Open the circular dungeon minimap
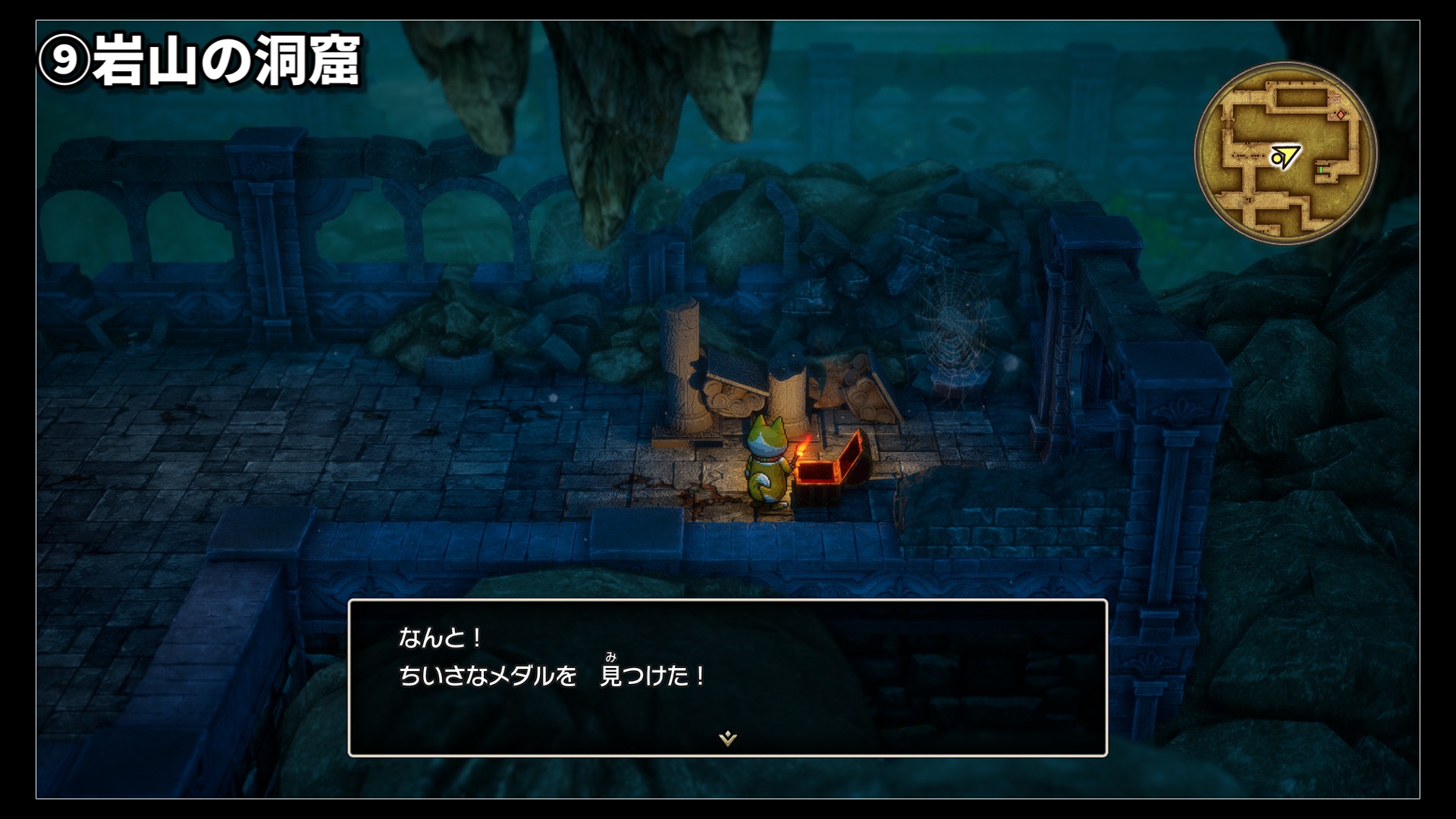This screenshot has height=819, width=1456. pos(1285,153)
